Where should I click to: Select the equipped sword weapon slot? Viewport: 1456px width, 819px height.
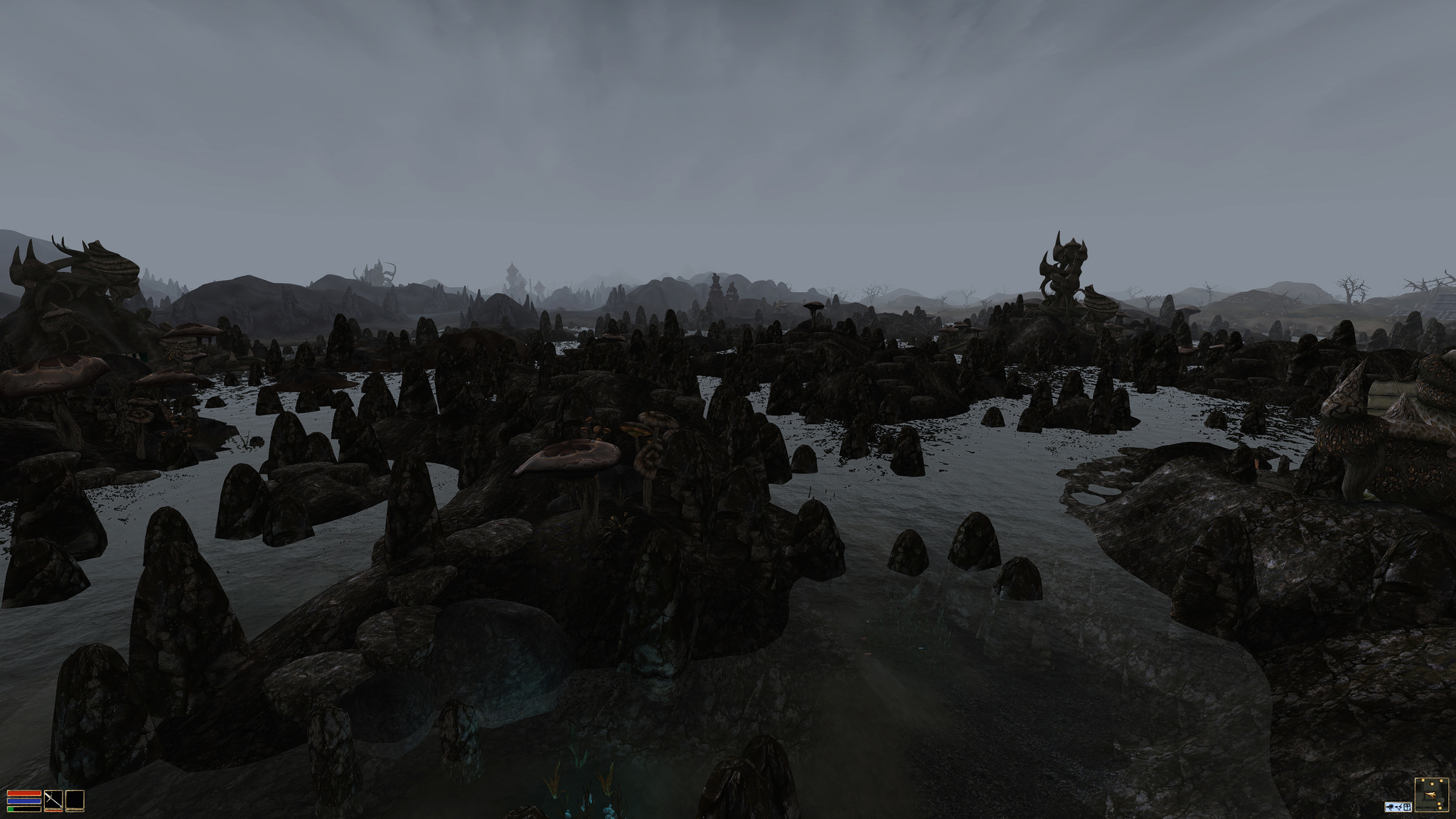(x=53, y=801)
